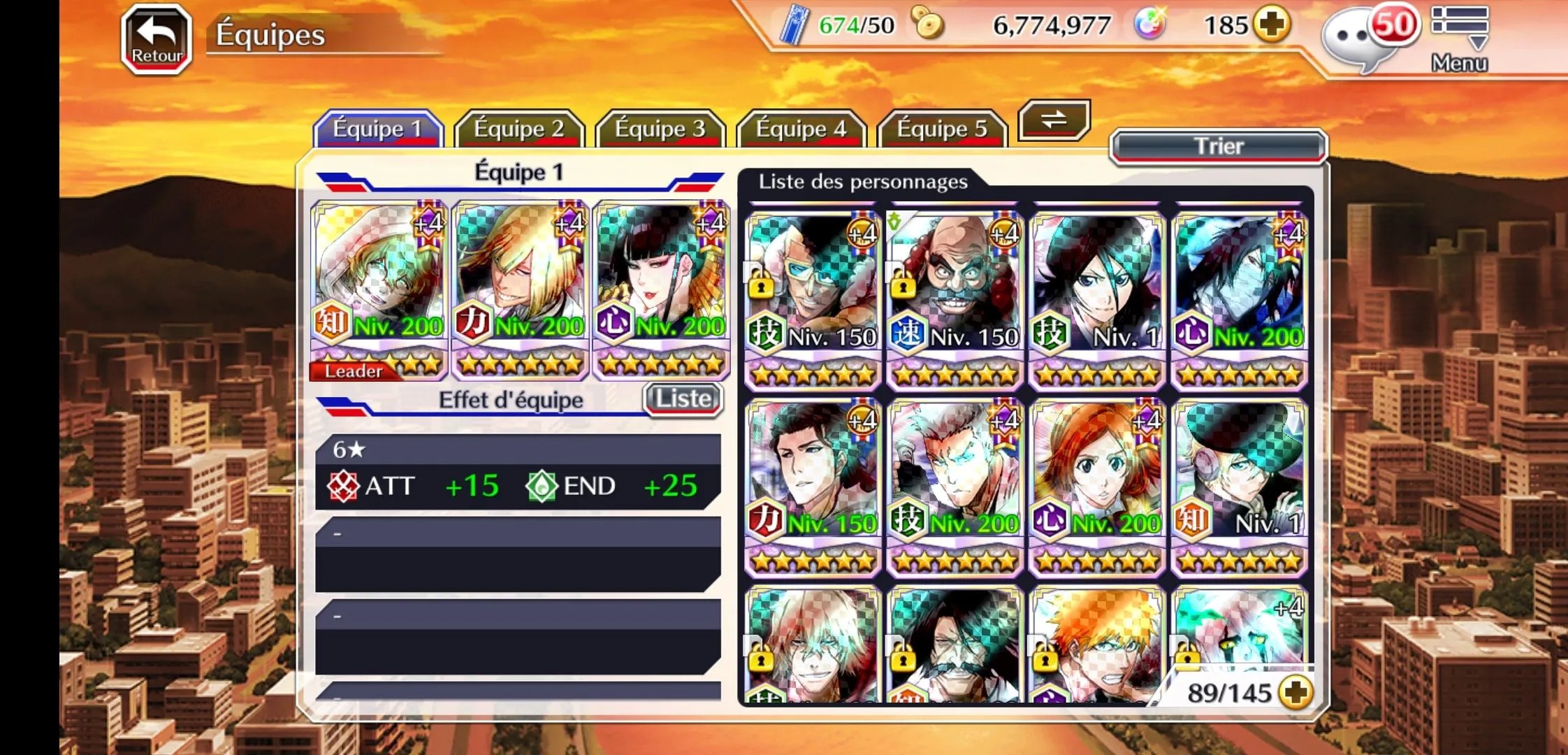Add spirit orbs with the plus button
Screen dimensions: 1568x755
click(x=1271, y=25)
